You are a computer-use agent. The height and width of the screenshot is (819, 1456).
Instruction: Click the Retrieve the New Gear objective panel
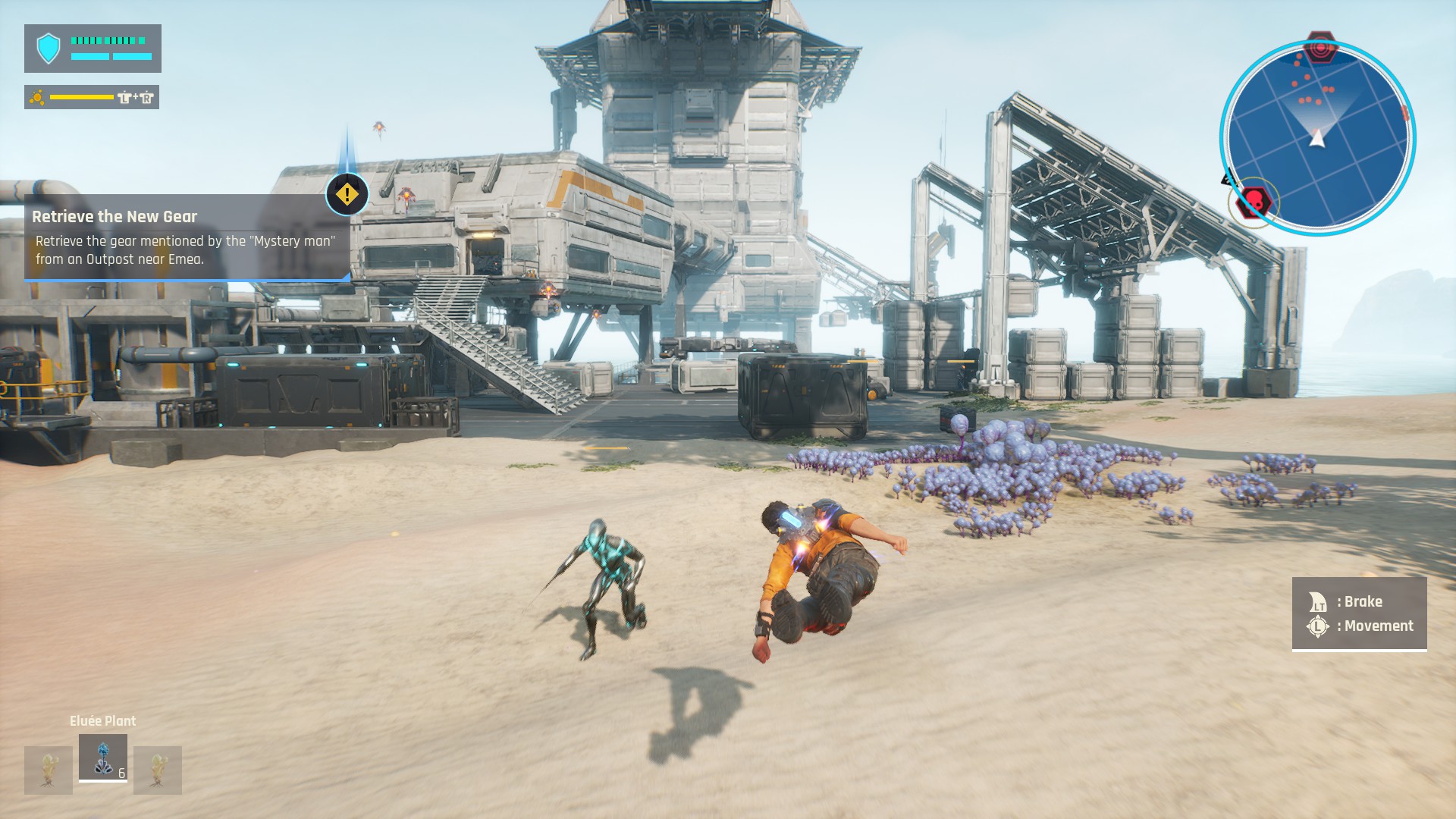tap(187, 238)
